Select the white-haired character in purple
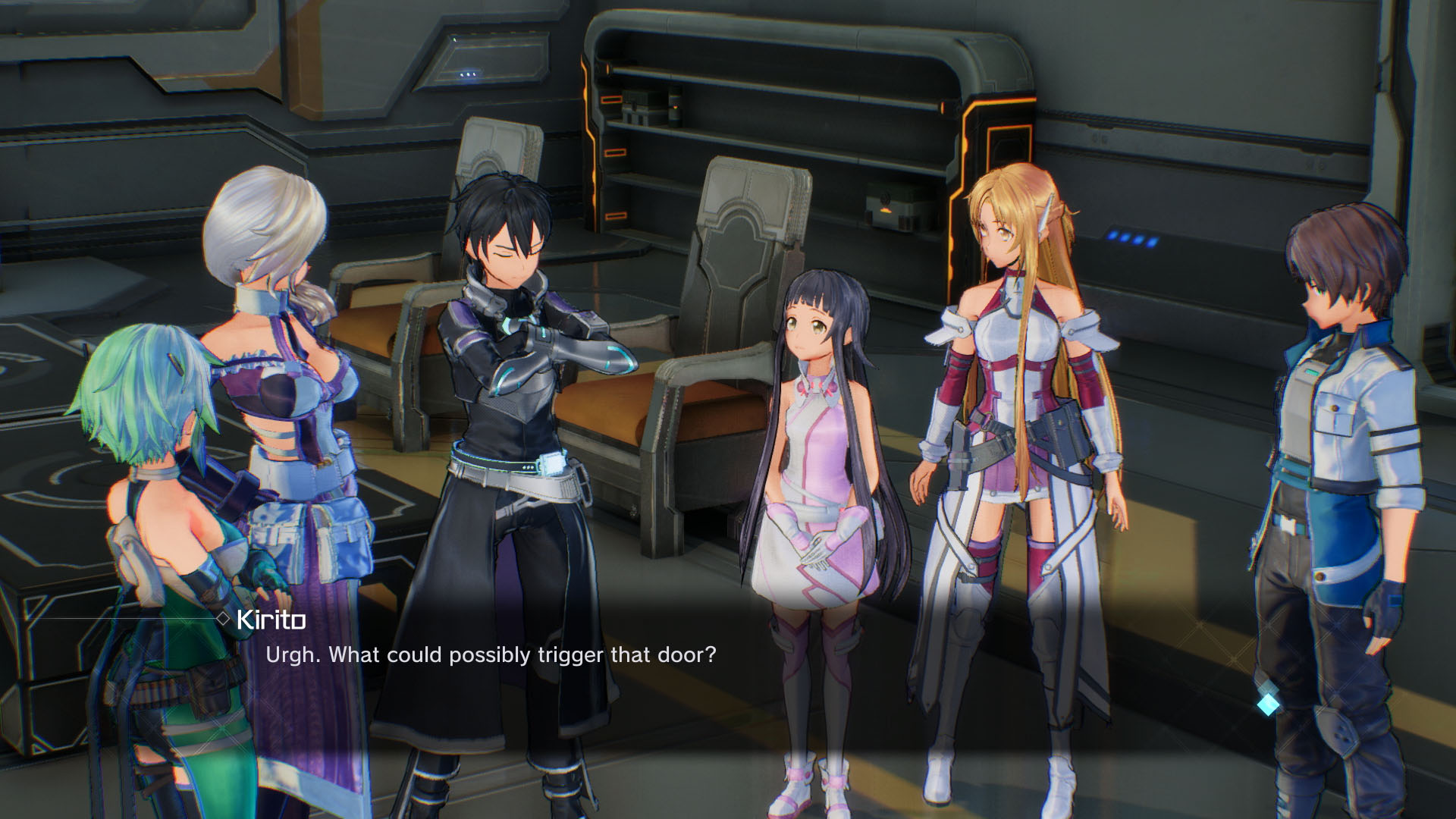The height and width of the screenshot is (819, 1456). pyautogui.click(x=281, y=379)
